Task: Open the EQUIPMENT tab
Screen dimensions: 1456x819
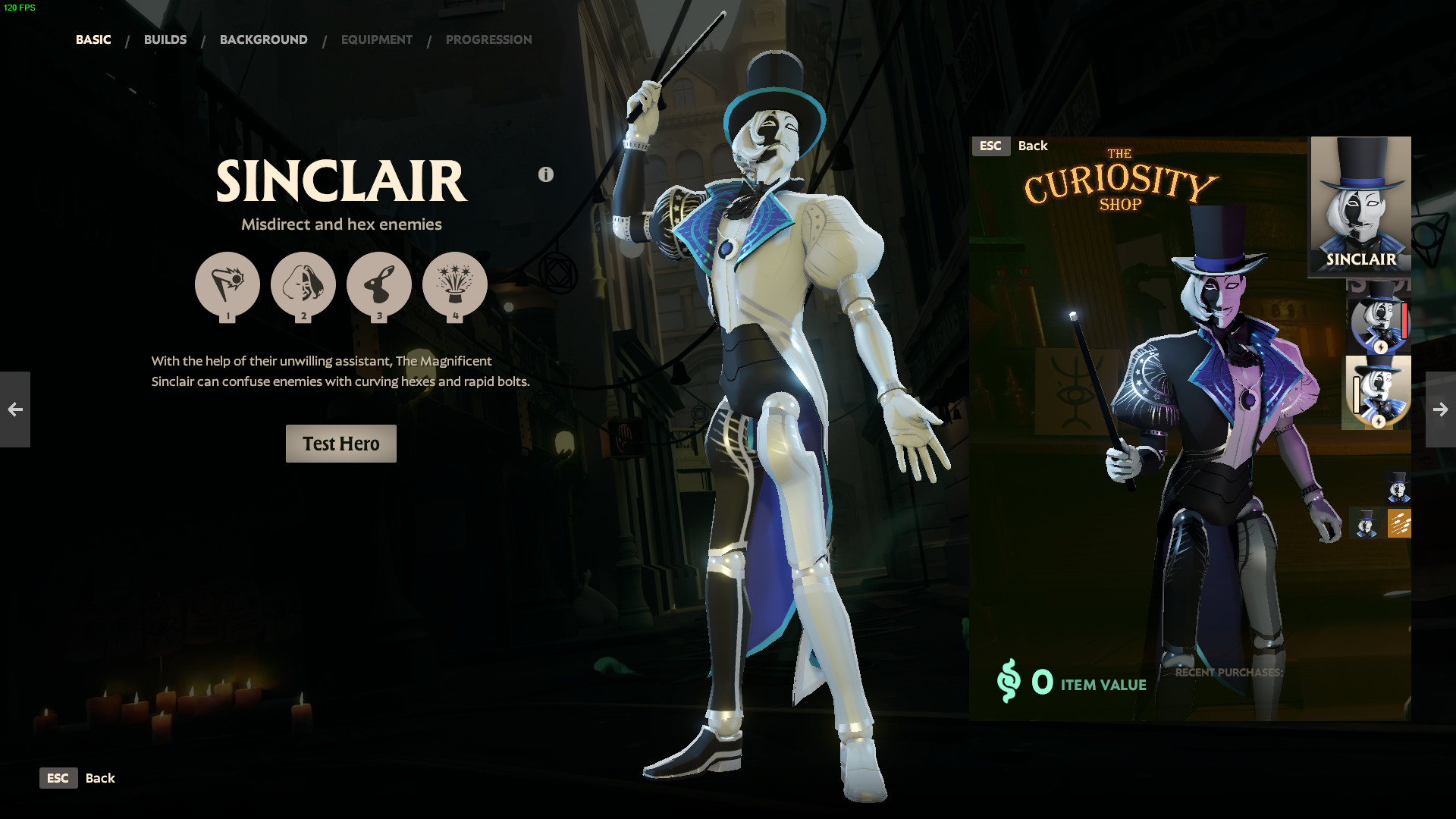Action: 376,39
